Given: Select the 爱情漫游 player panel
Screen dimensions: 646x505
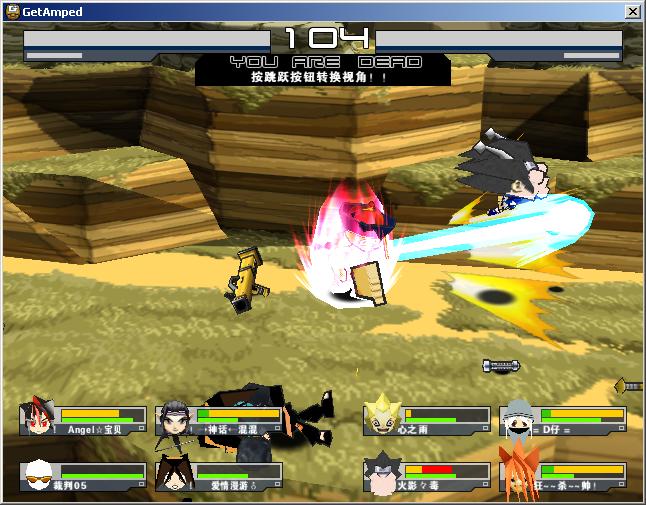Looking at the screenshot, I should coord(220,476).
